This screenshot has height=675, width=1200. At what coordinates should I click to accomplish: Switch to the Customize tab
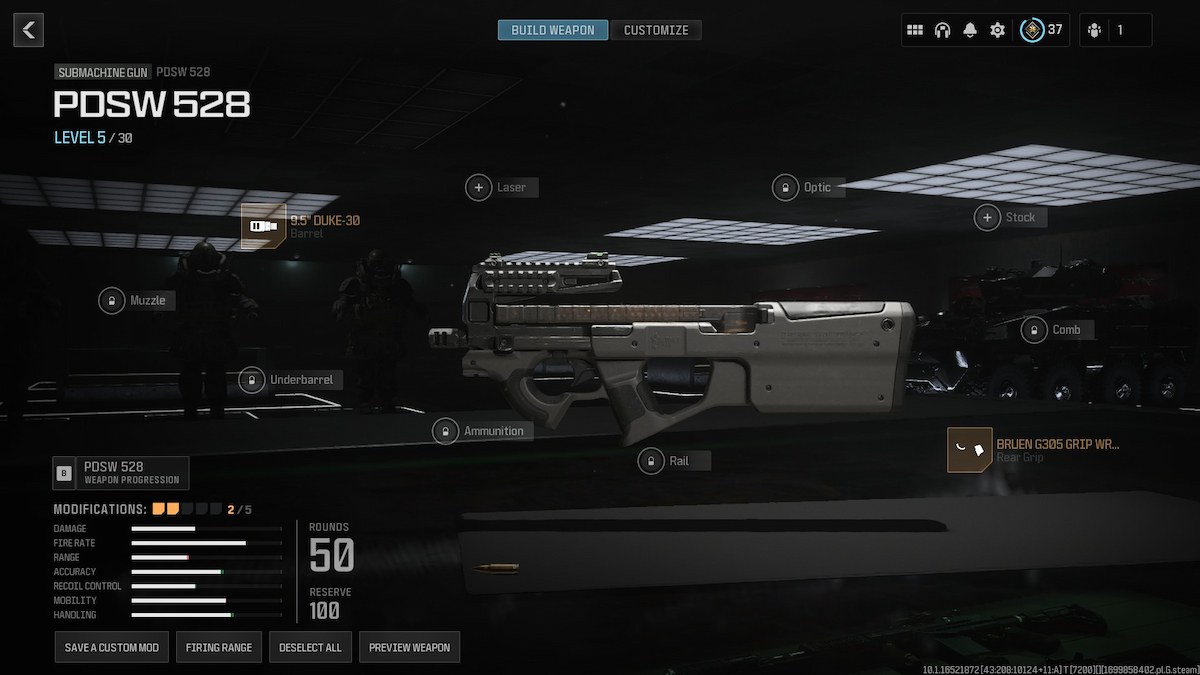[656, 30]
